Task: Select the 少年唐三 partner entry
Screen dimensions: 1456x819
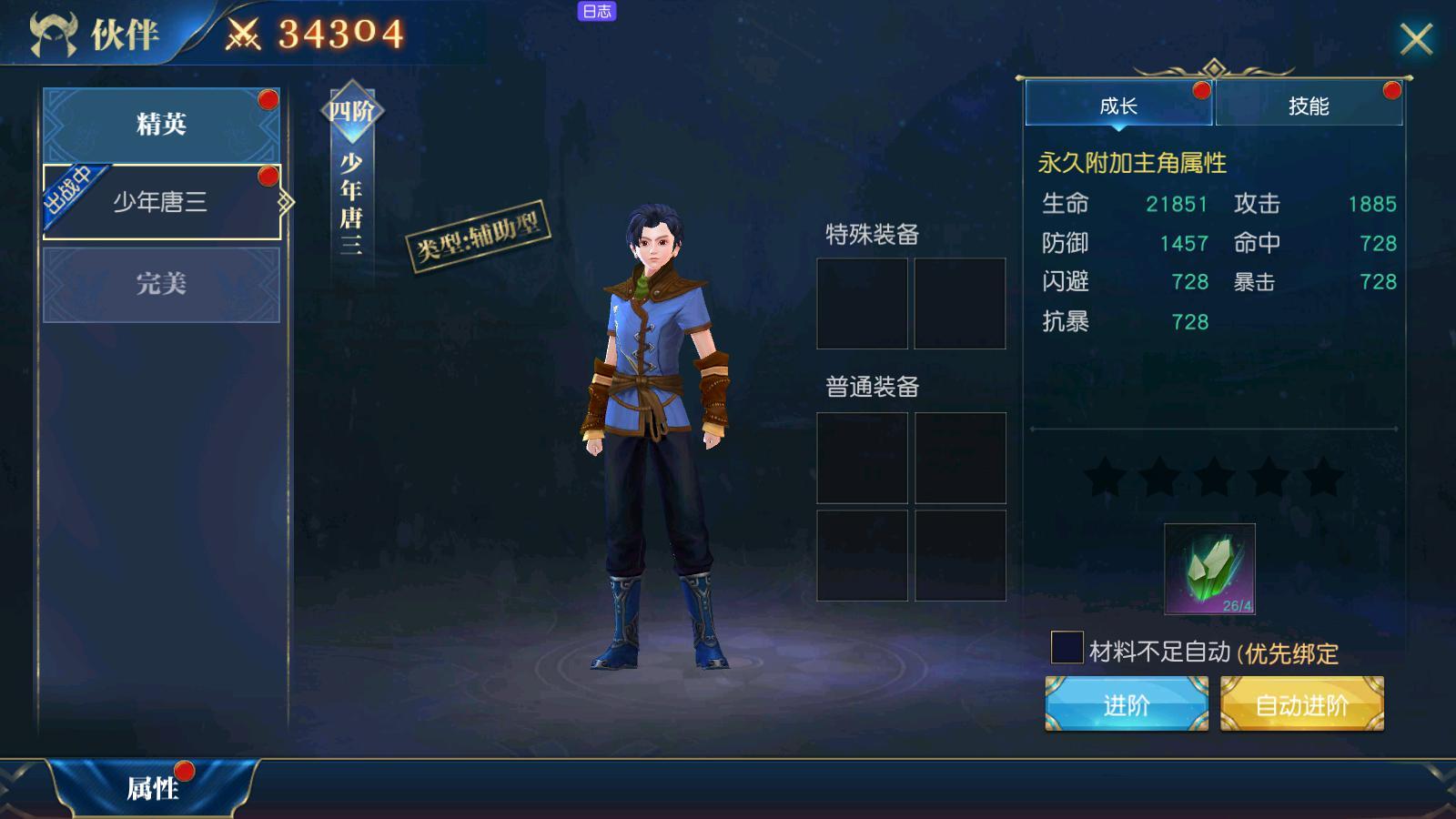Action: 162,202
